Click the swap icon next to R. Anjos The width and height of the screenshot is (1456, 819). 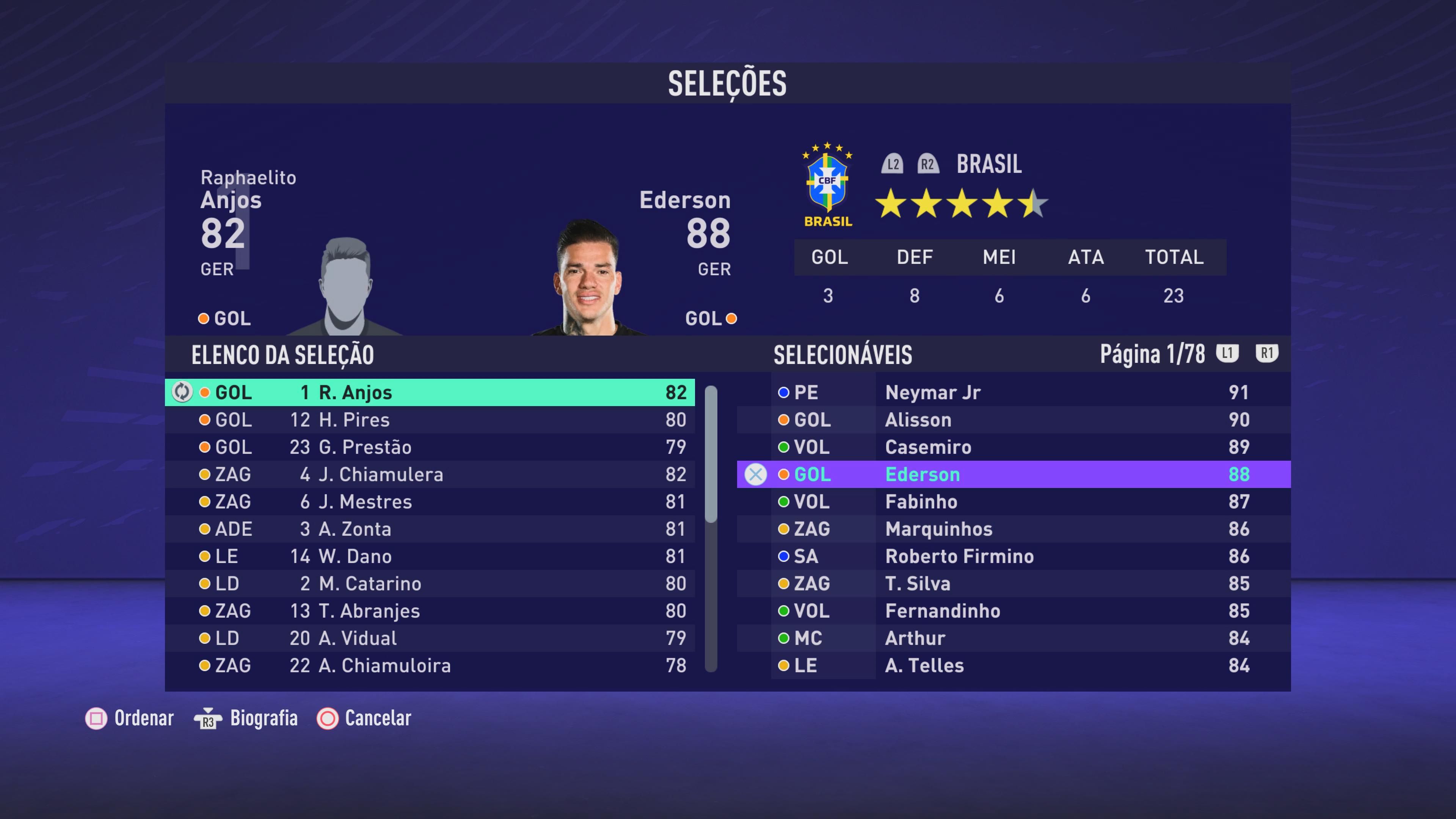(x=182, y=392)
